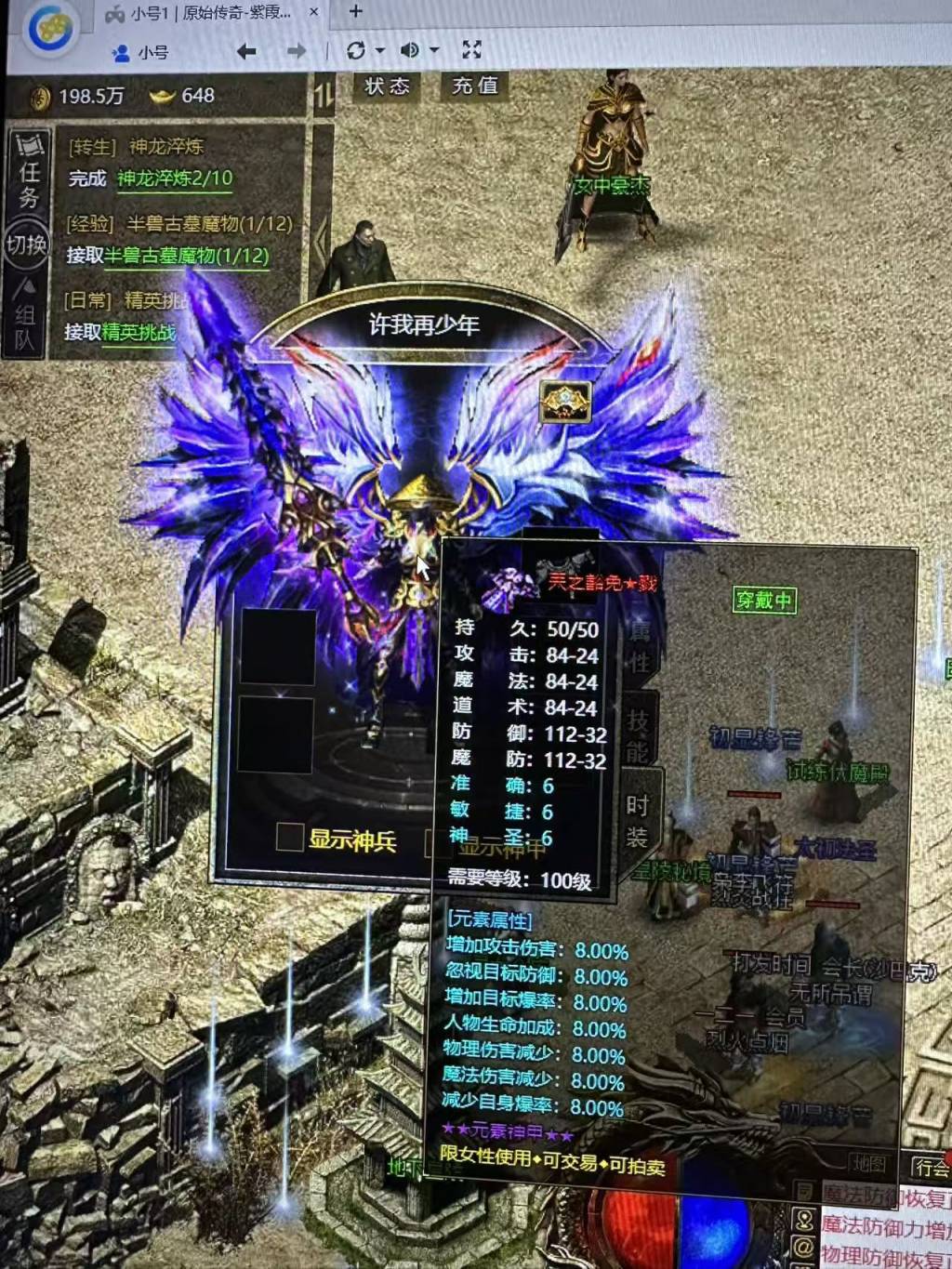Open the 行会 guild button
Image resolution: width=952 pixels, height=1269 pixels.
pos(930,1166)
